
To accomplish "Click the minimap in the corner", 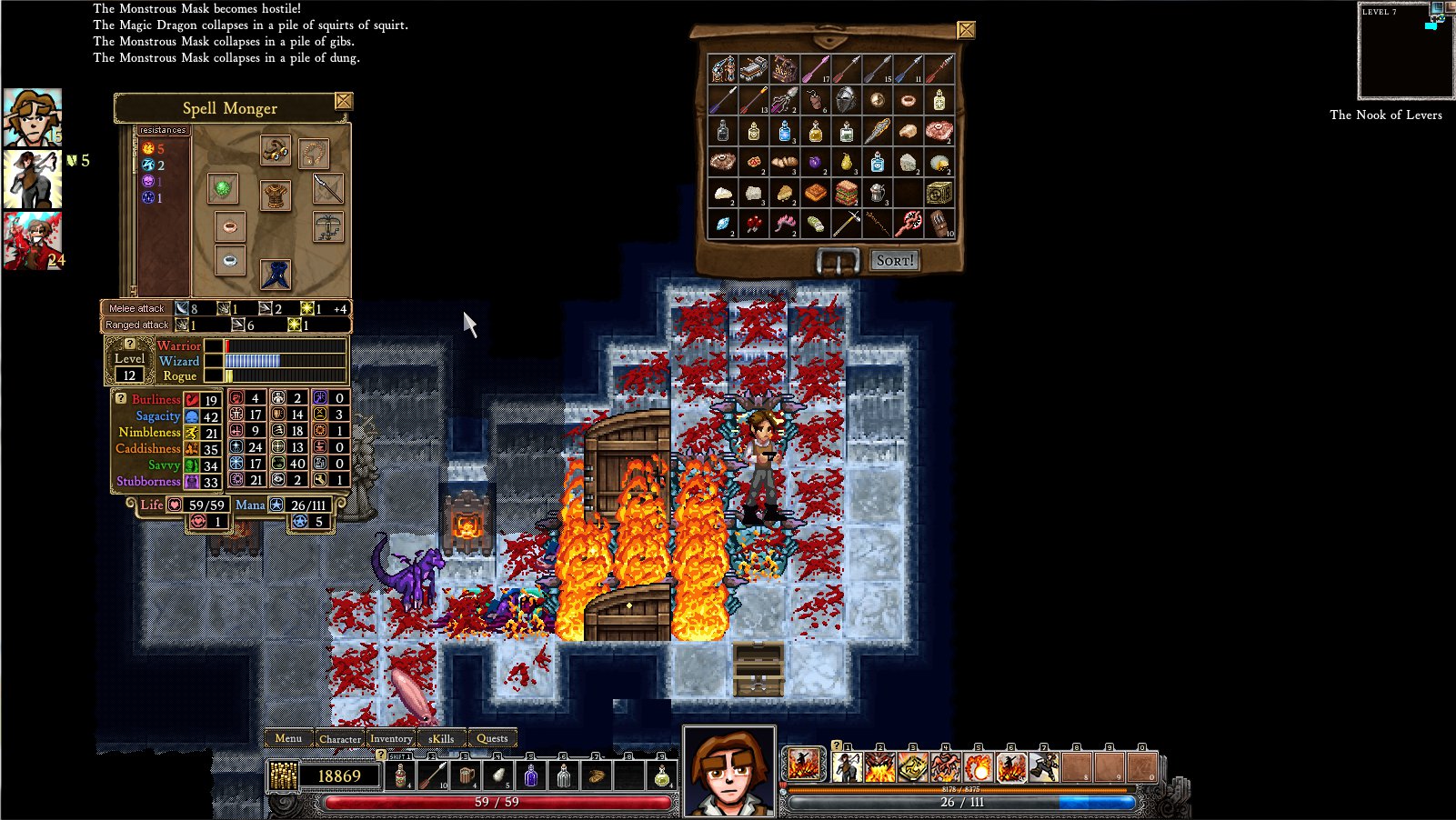I will pyautogui.click(x=1404, y=52).
